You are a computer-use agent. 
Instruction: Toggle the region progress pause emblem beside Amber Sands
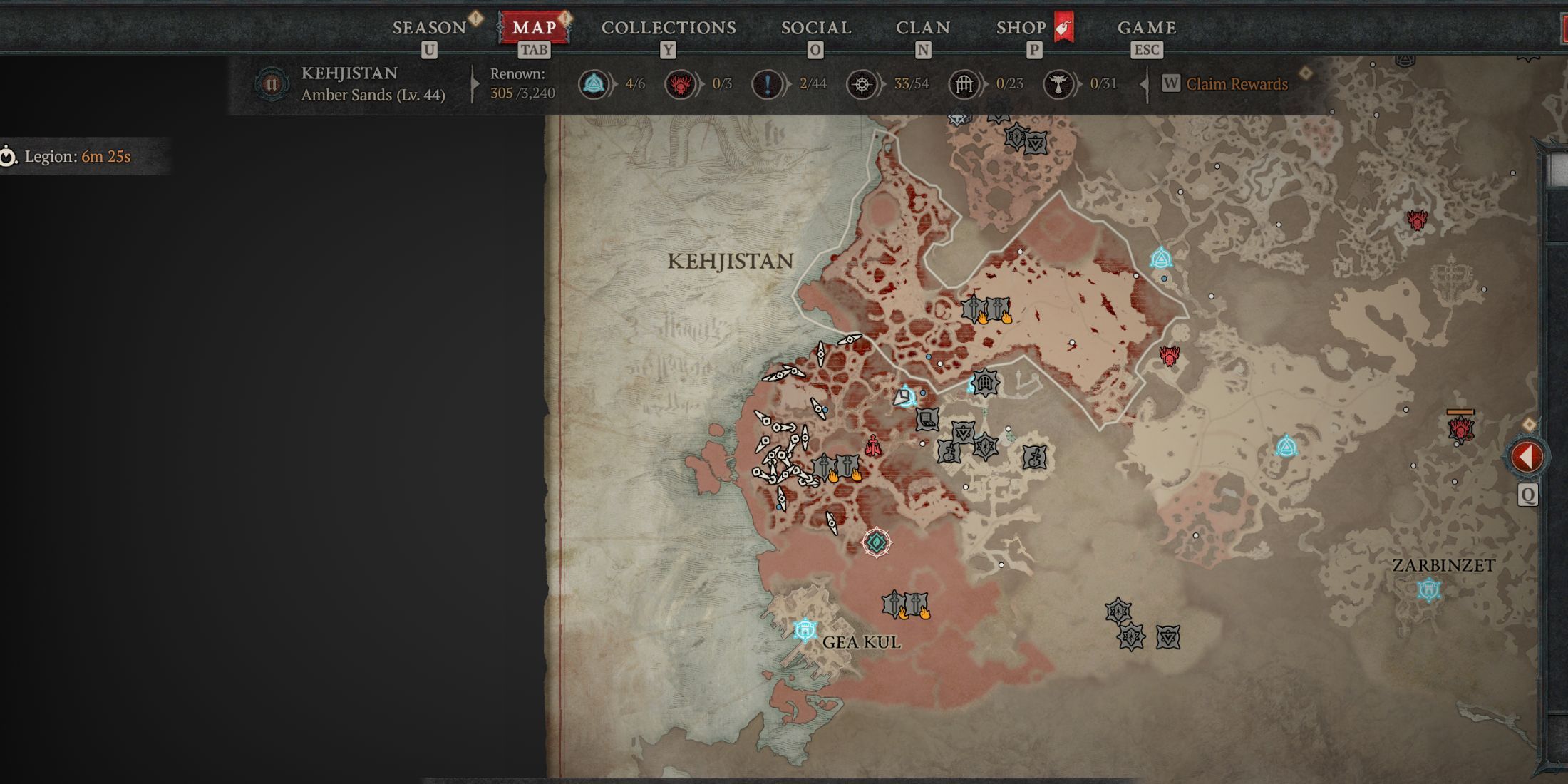coord(272,83)
